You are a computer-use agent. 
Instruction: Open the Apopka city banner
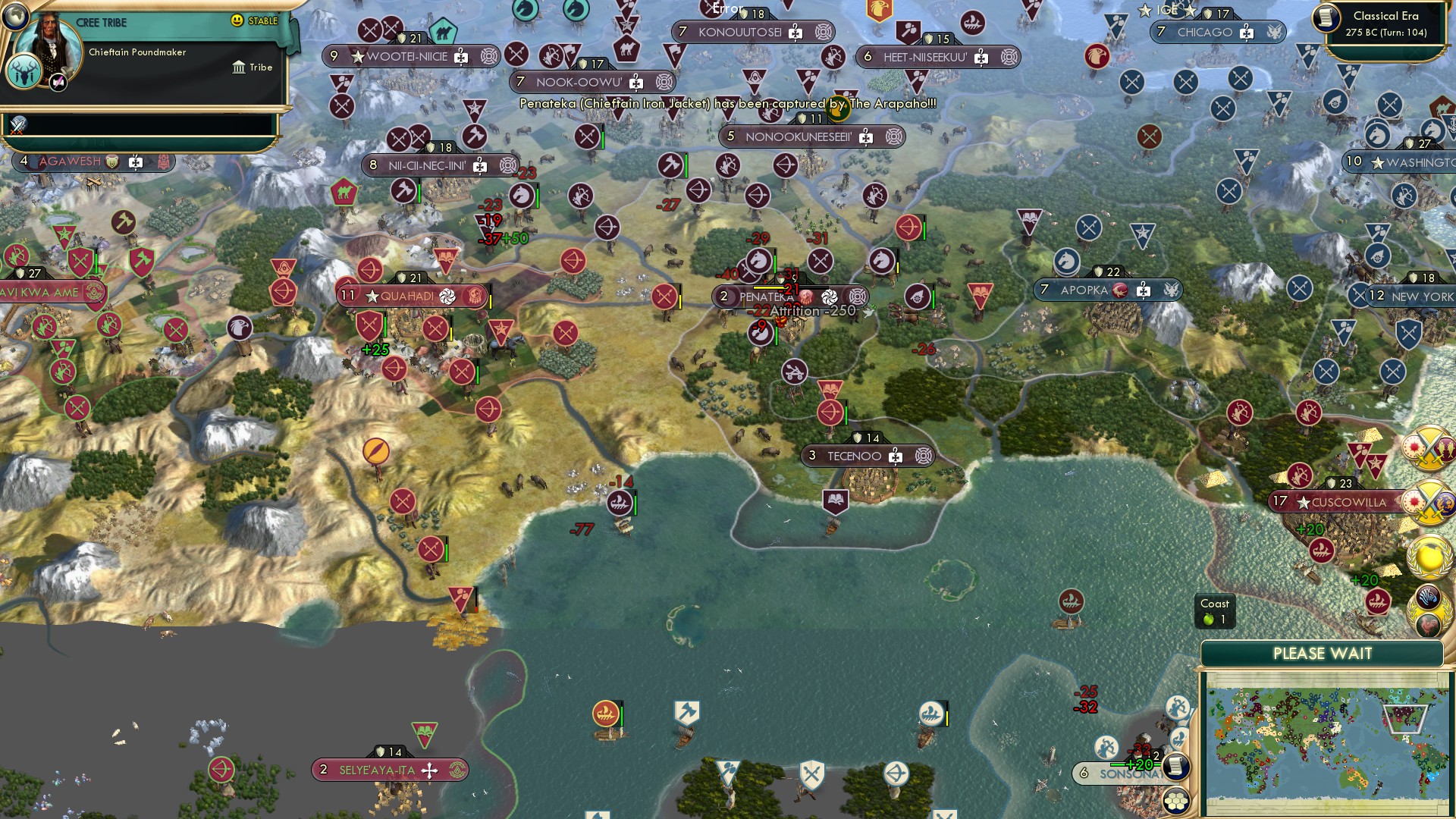pos(1084,290)
